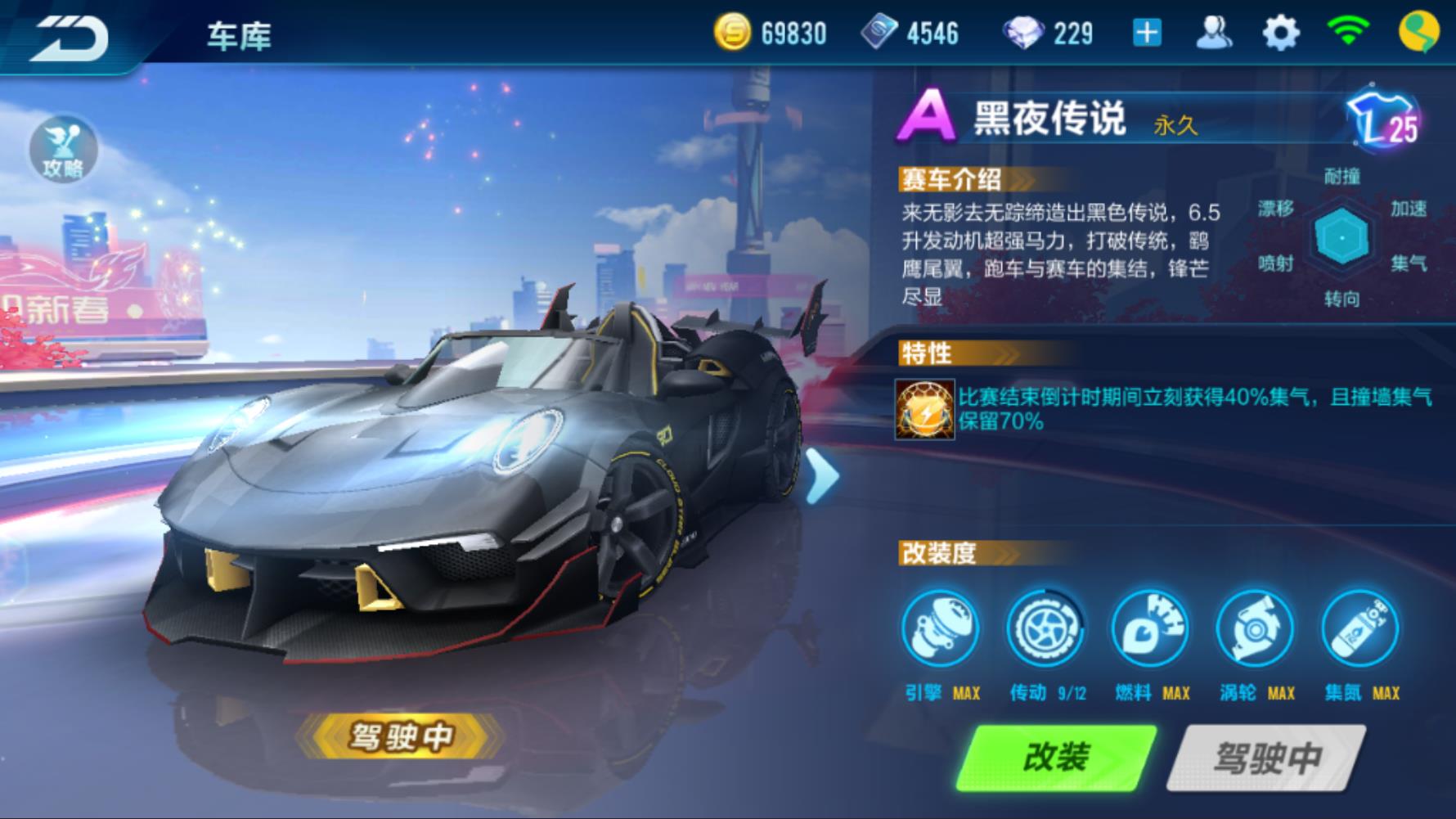Select the 引擎 engine upgrade icon

point(942,628)
